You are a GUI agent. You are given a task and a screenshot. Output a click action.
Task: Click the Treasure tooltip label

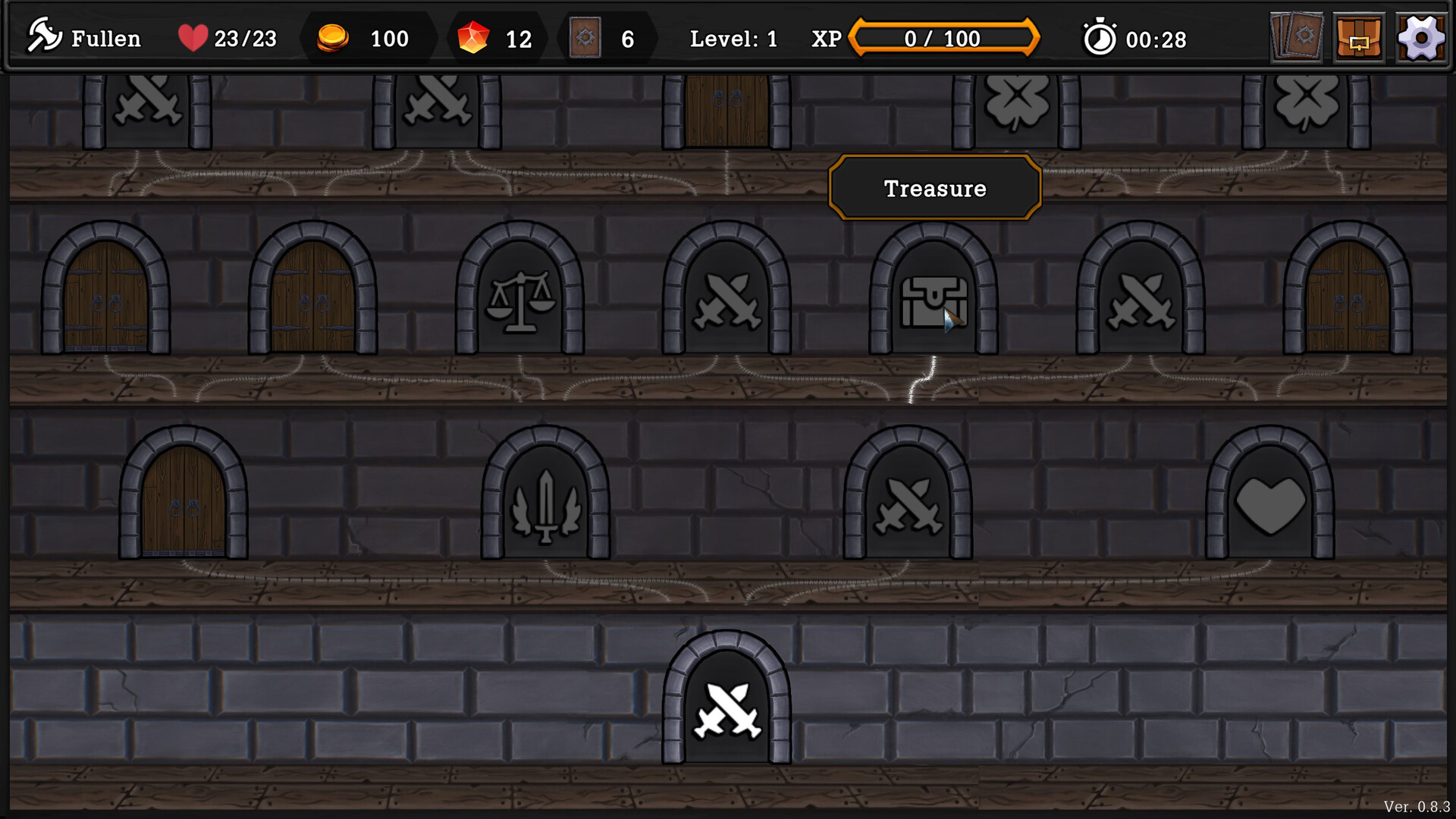[934, 188]
